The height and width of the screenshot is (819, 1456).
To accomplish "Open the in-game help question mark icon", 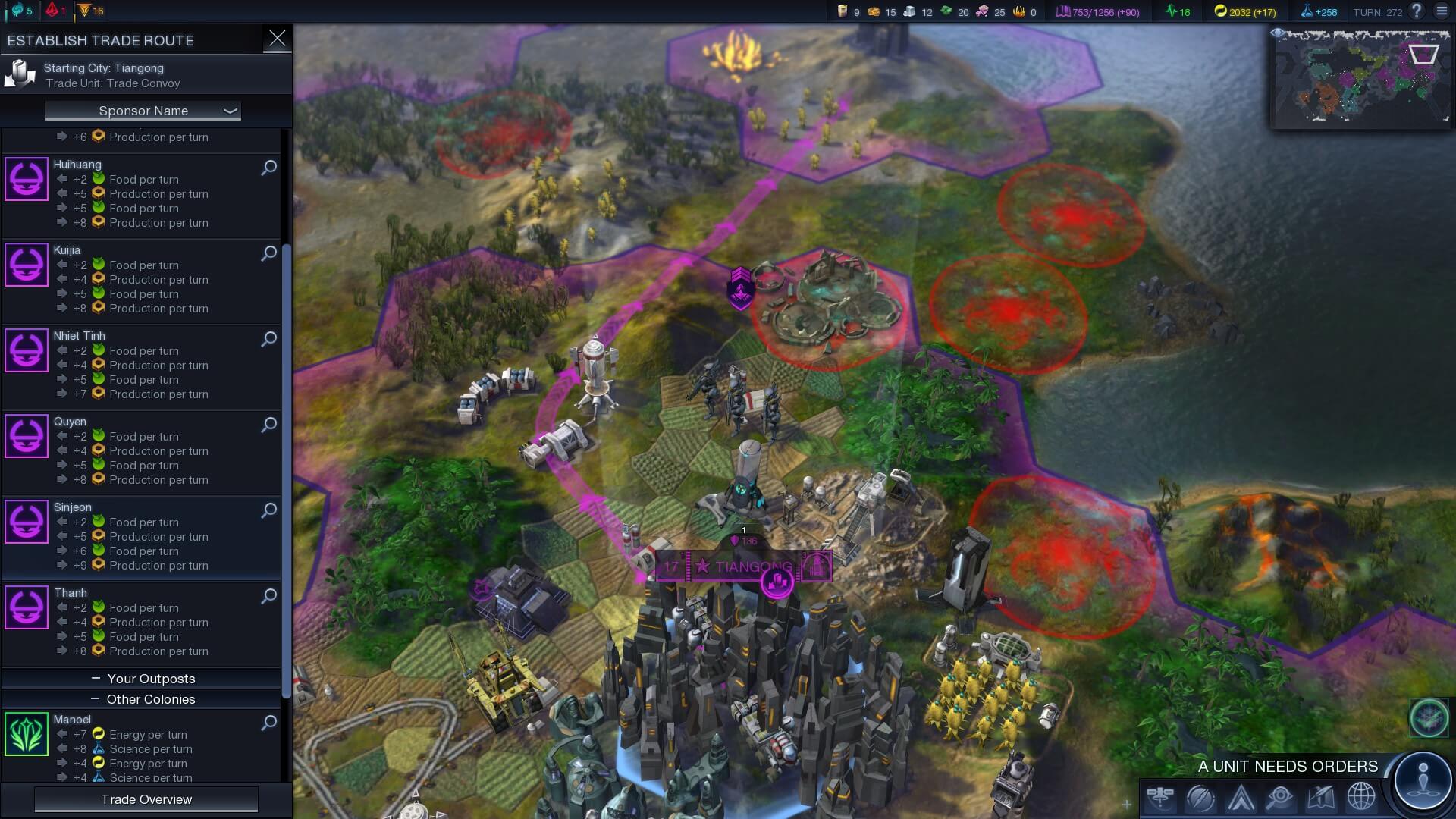I will (1415, 11).
